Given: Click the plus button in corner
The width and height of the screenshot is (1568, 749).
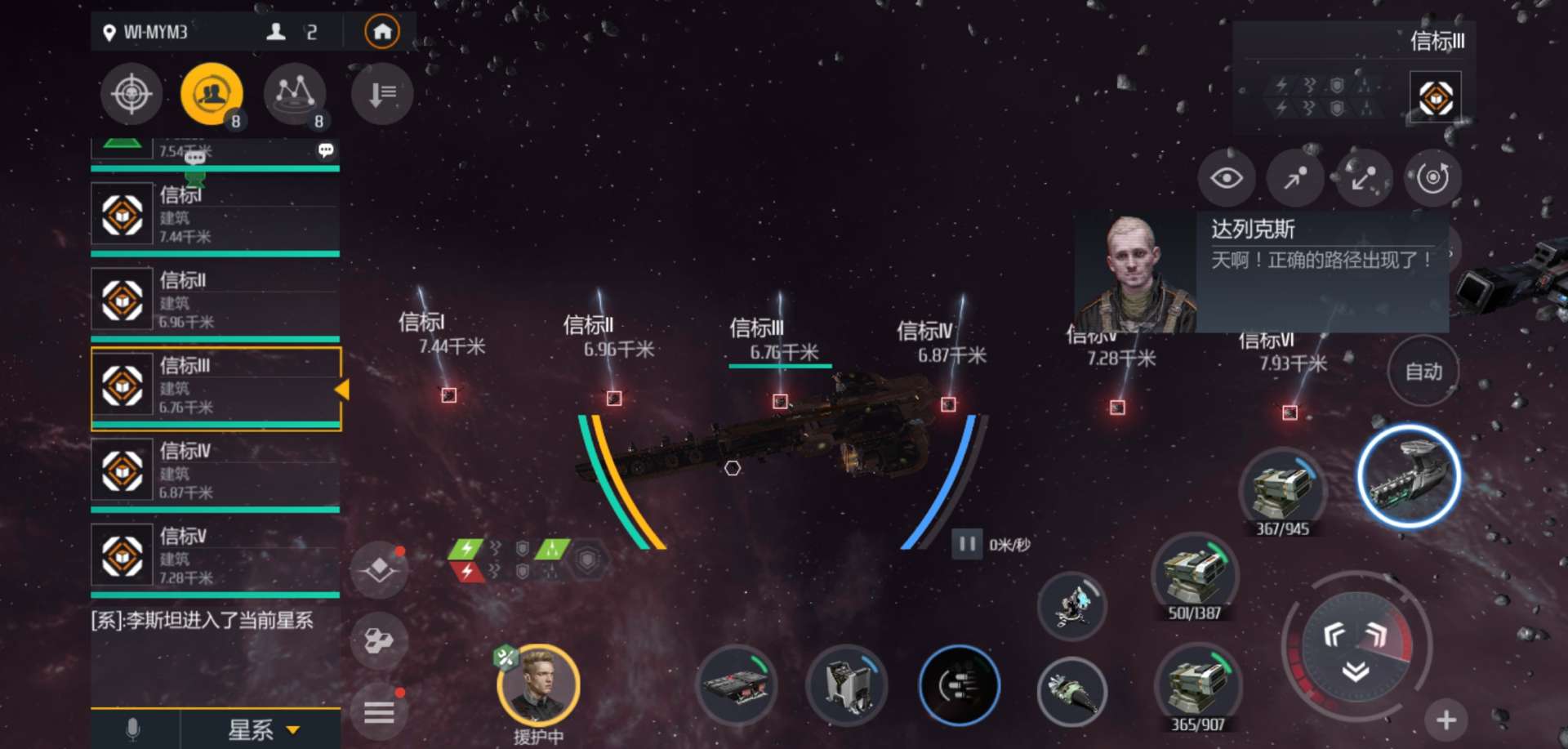Looking at the screenshot, I should 1445,720.
